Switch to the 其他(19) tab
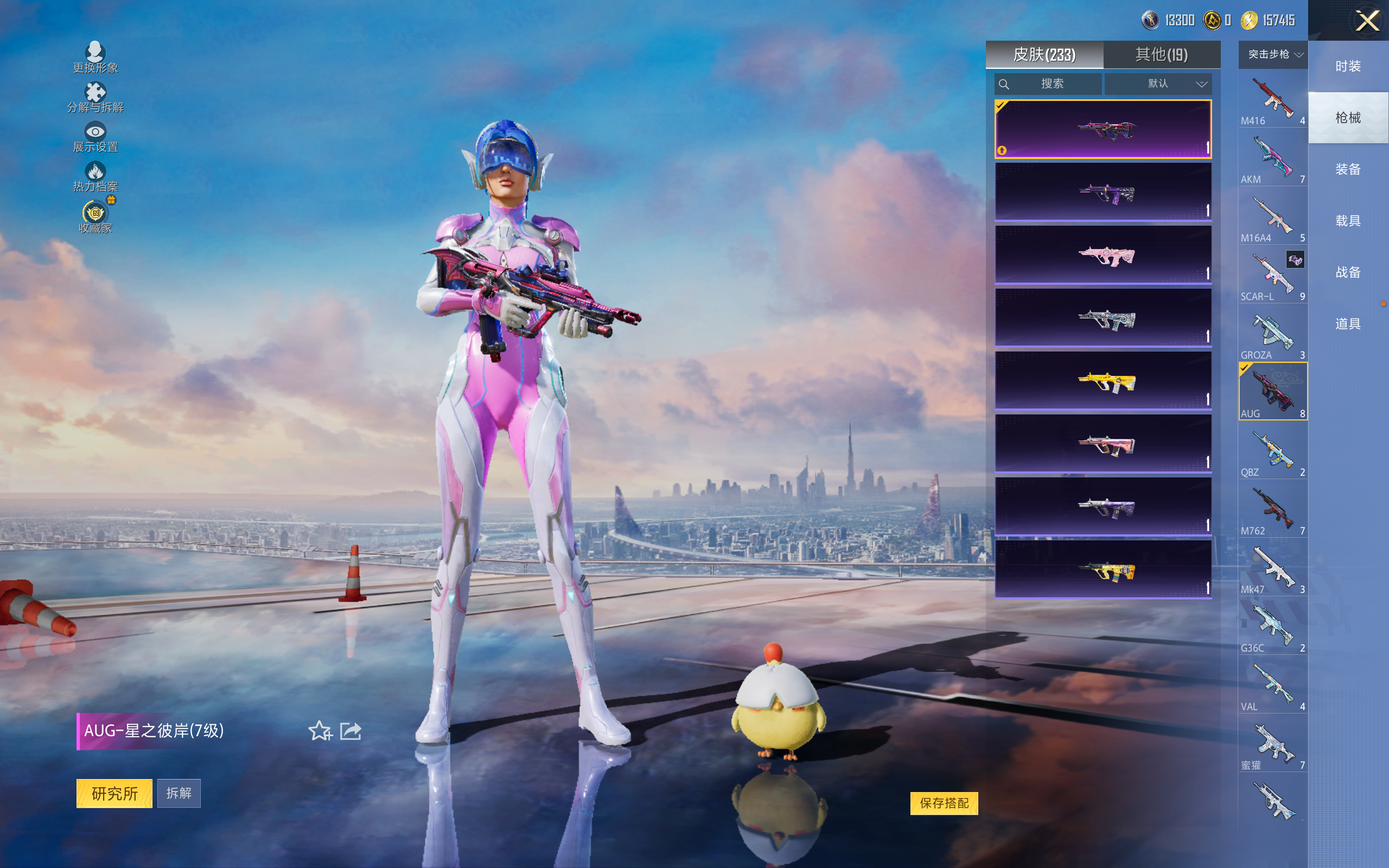Image resolution: width=1389 pixels, height=868 pixels. [x=1161, y=55]
